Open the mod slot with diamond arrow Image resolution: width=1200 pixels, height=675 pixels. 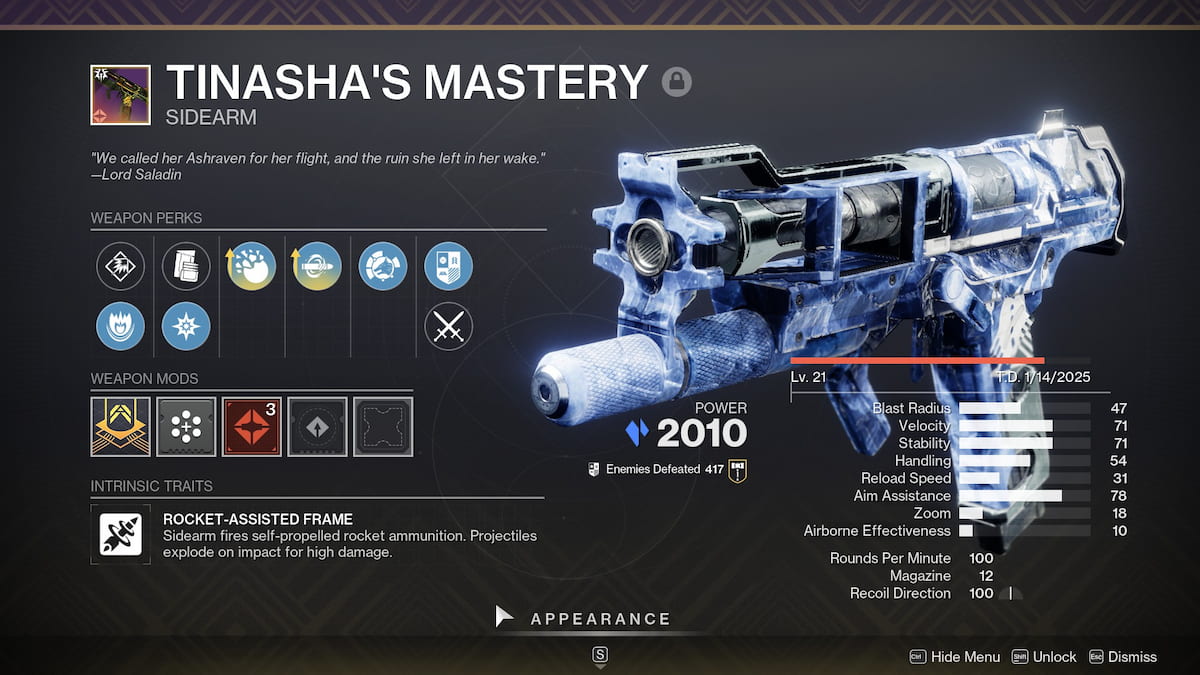point(318,427)
